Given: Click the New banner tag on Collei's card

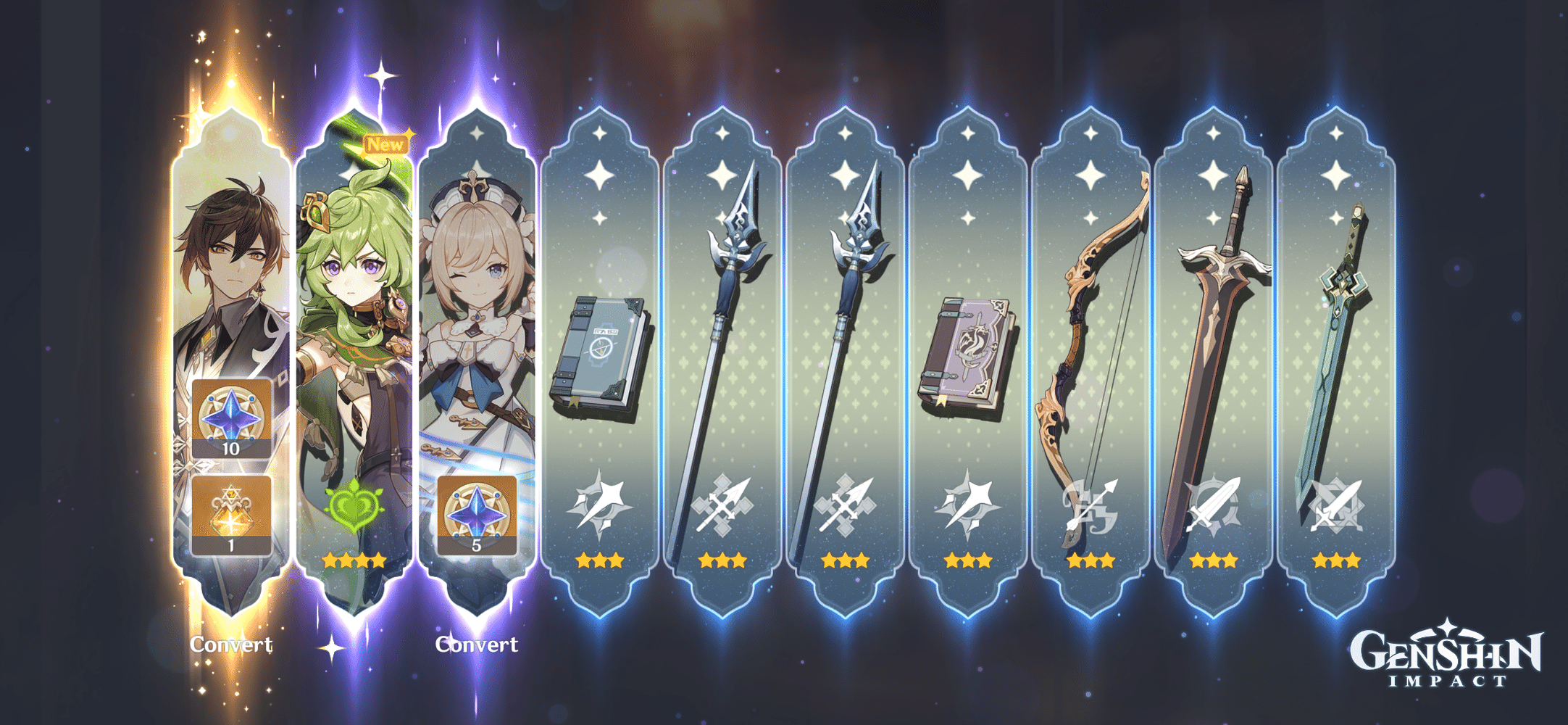Looking at the screenshot, I should pyautogui.click(x=386, y=144).
